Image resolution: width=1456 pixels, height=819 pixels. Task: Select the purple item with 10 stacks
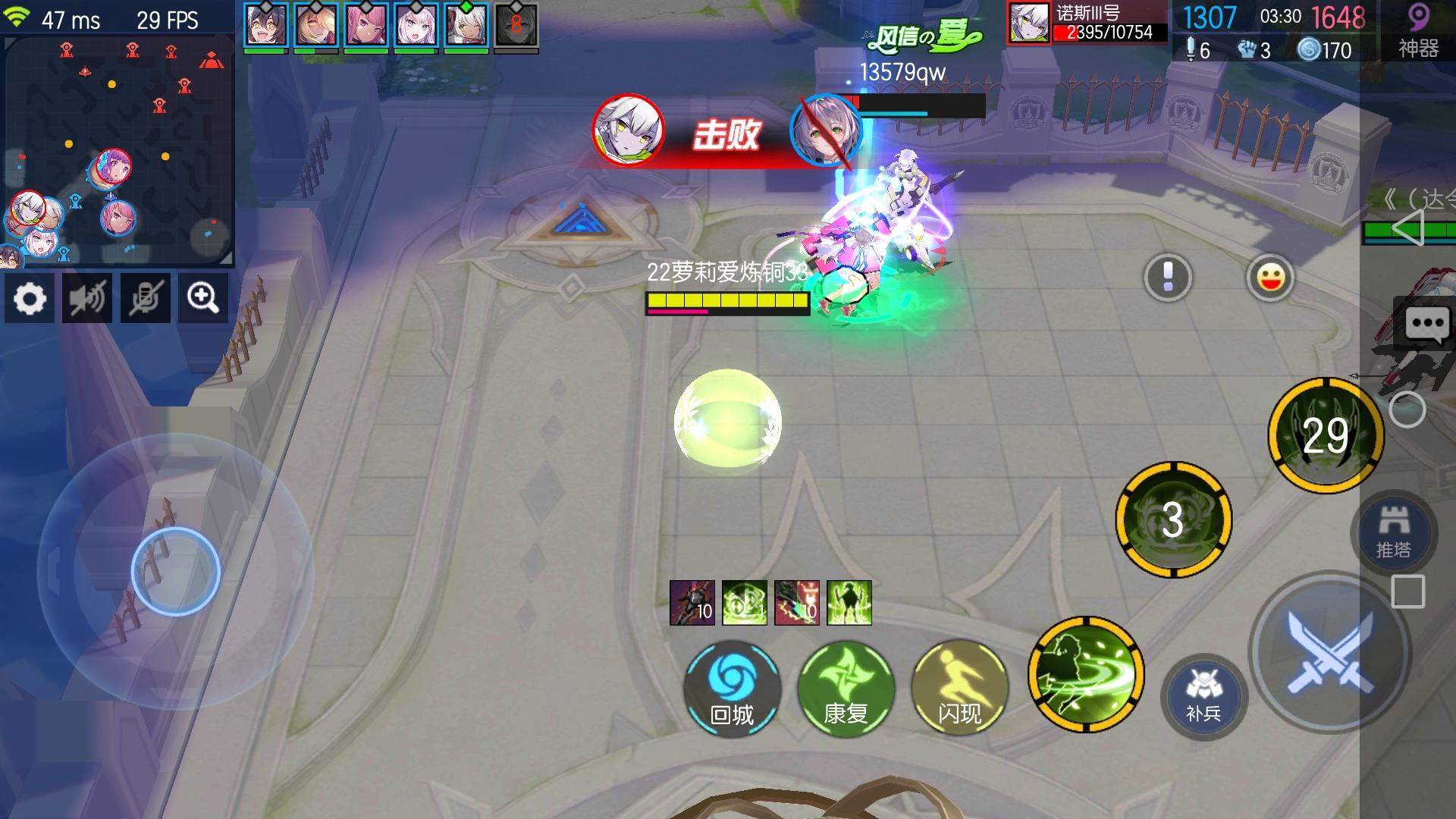click(692, 603)
